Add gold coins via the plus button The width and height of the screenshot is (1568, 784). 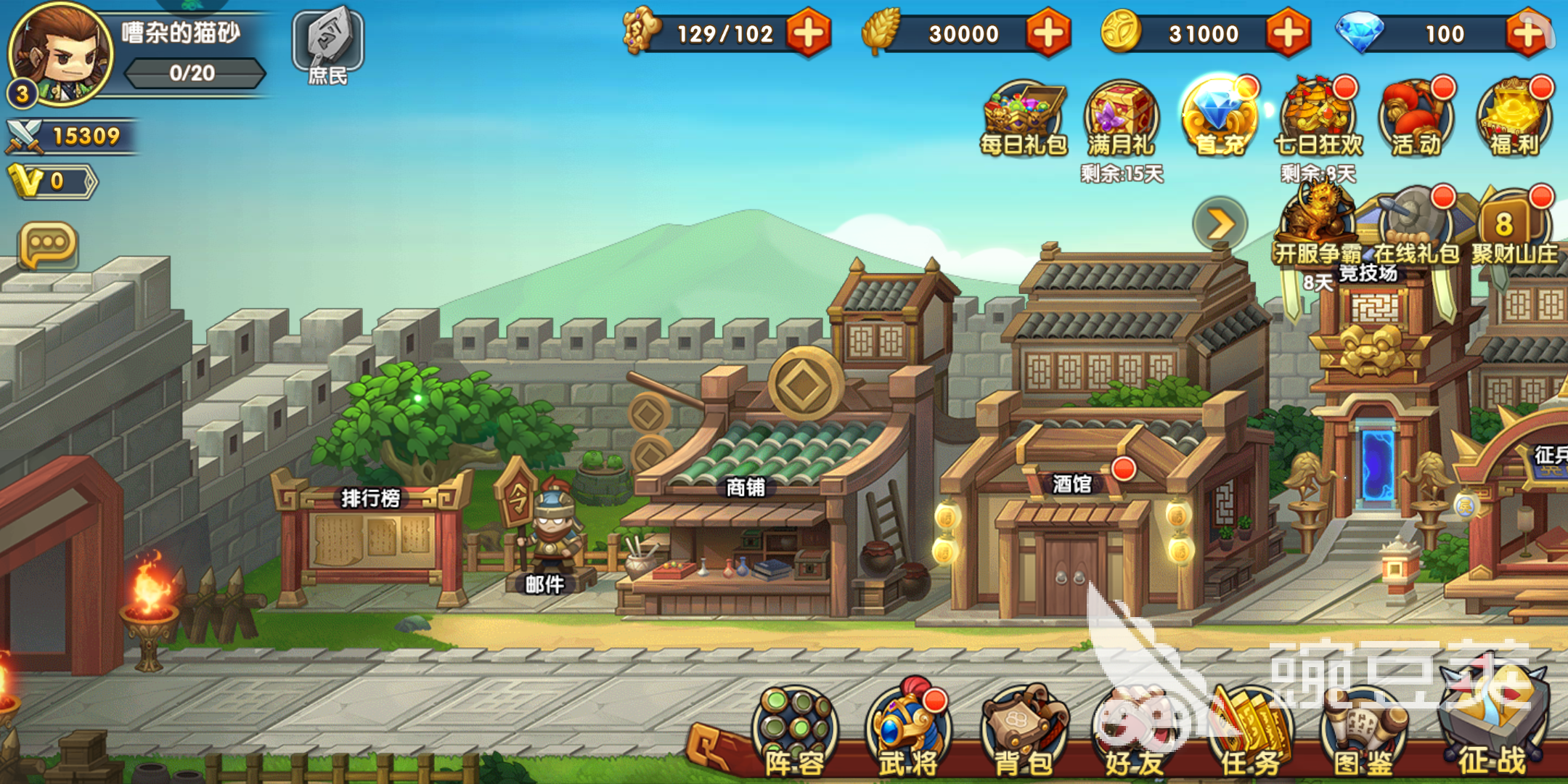click(x=1288, y=33)
